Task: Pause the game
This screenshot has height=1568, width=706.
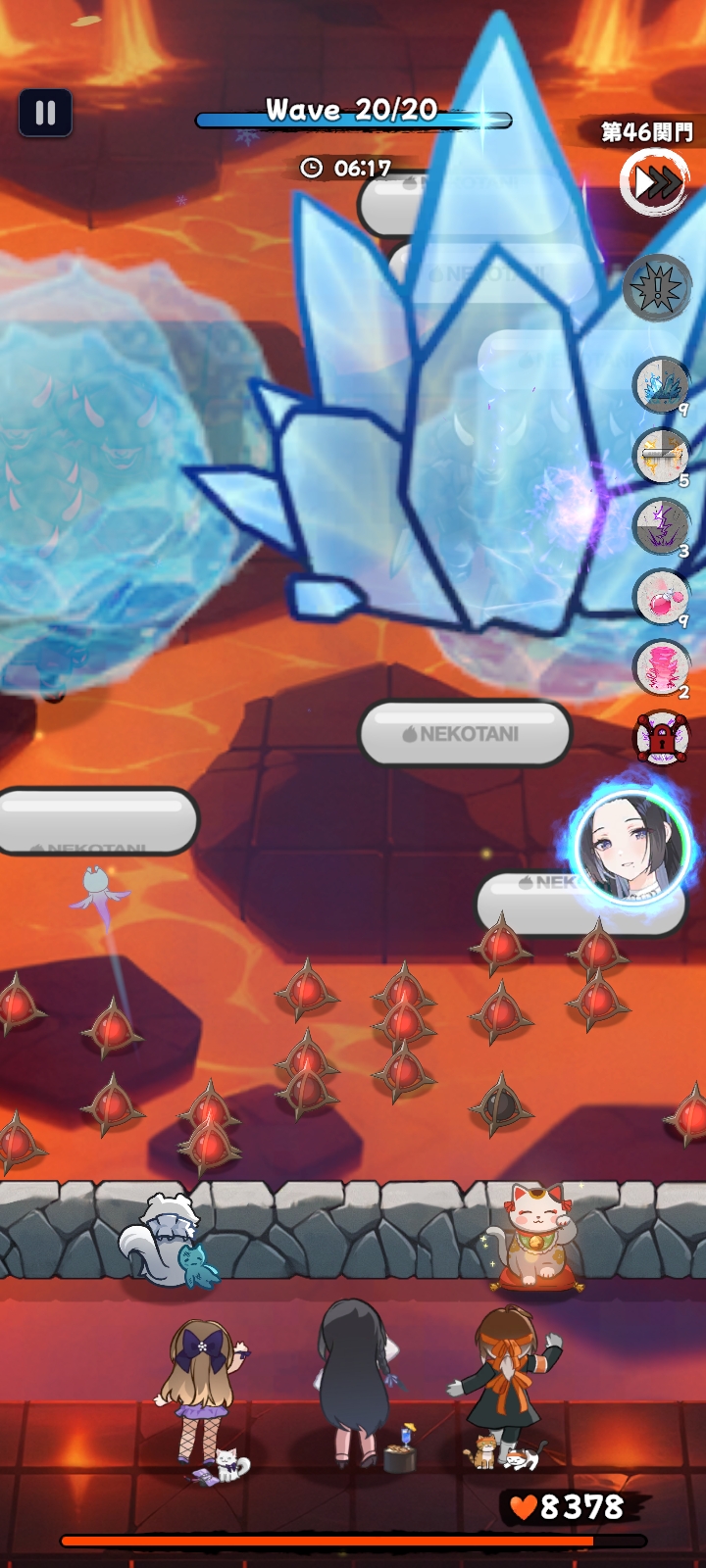Action: tap(45, 113)
